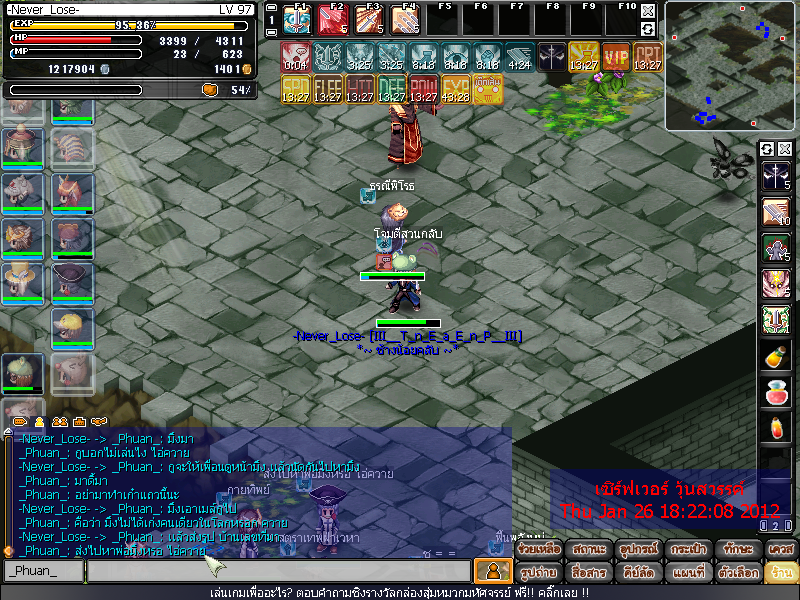Open the แผนที่ (map) window
This screenshot has height=600, width=800.
tap(686, 573)
